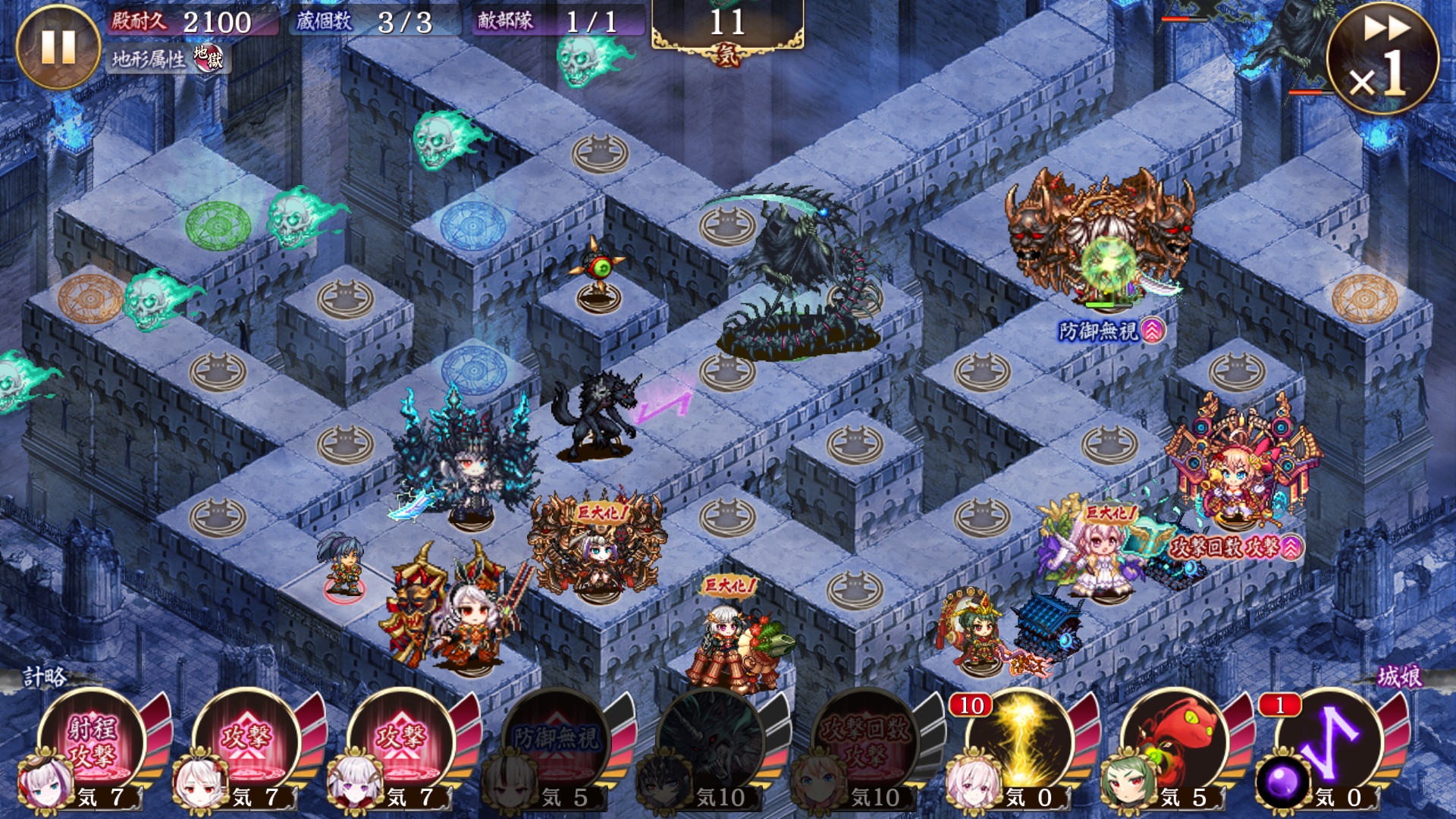Select the dimmed 防御無視 stratagem
Screen dimensions: 1456x819
(x=558, y=739)
